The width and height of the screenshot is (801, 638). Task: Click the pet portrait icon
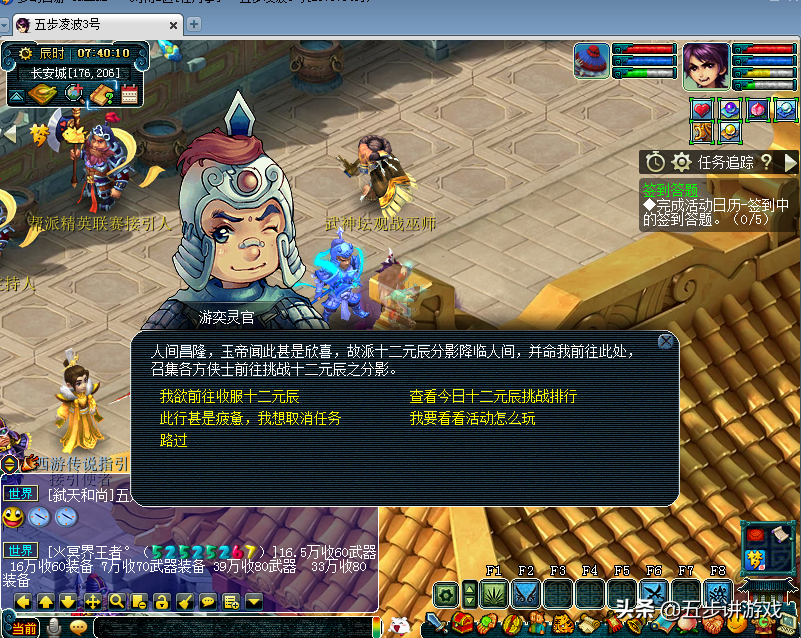point(592,61)
